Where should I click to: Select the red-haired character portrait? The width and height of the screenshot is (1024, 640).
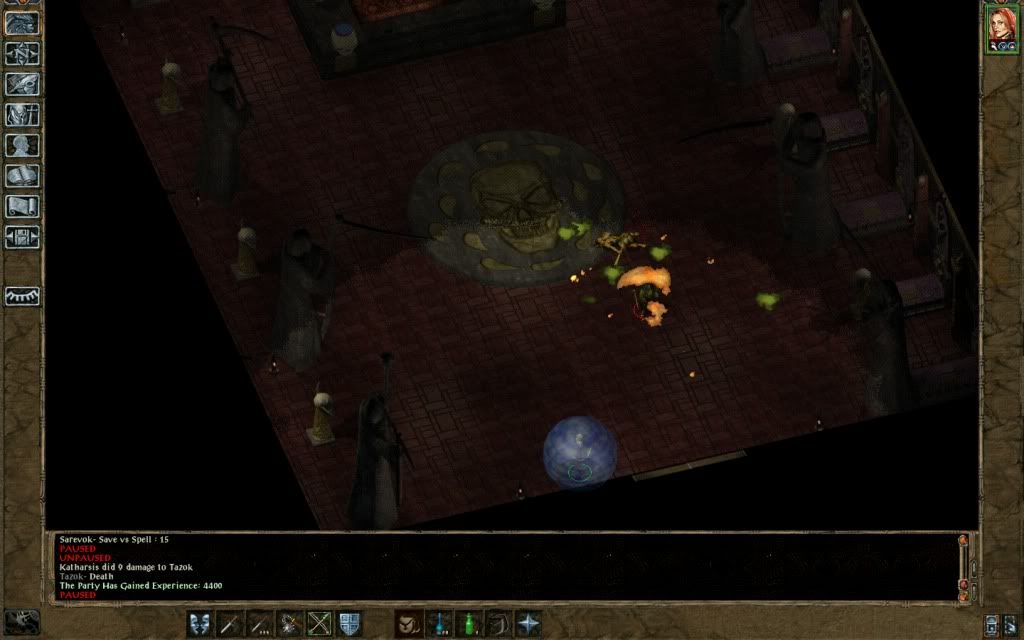[x=1001, y=29]
